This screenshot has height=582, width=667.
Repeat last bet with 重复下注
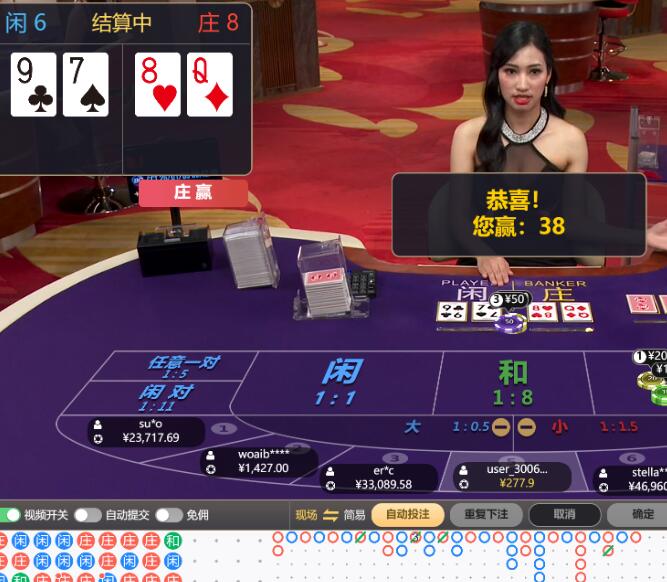486,515
